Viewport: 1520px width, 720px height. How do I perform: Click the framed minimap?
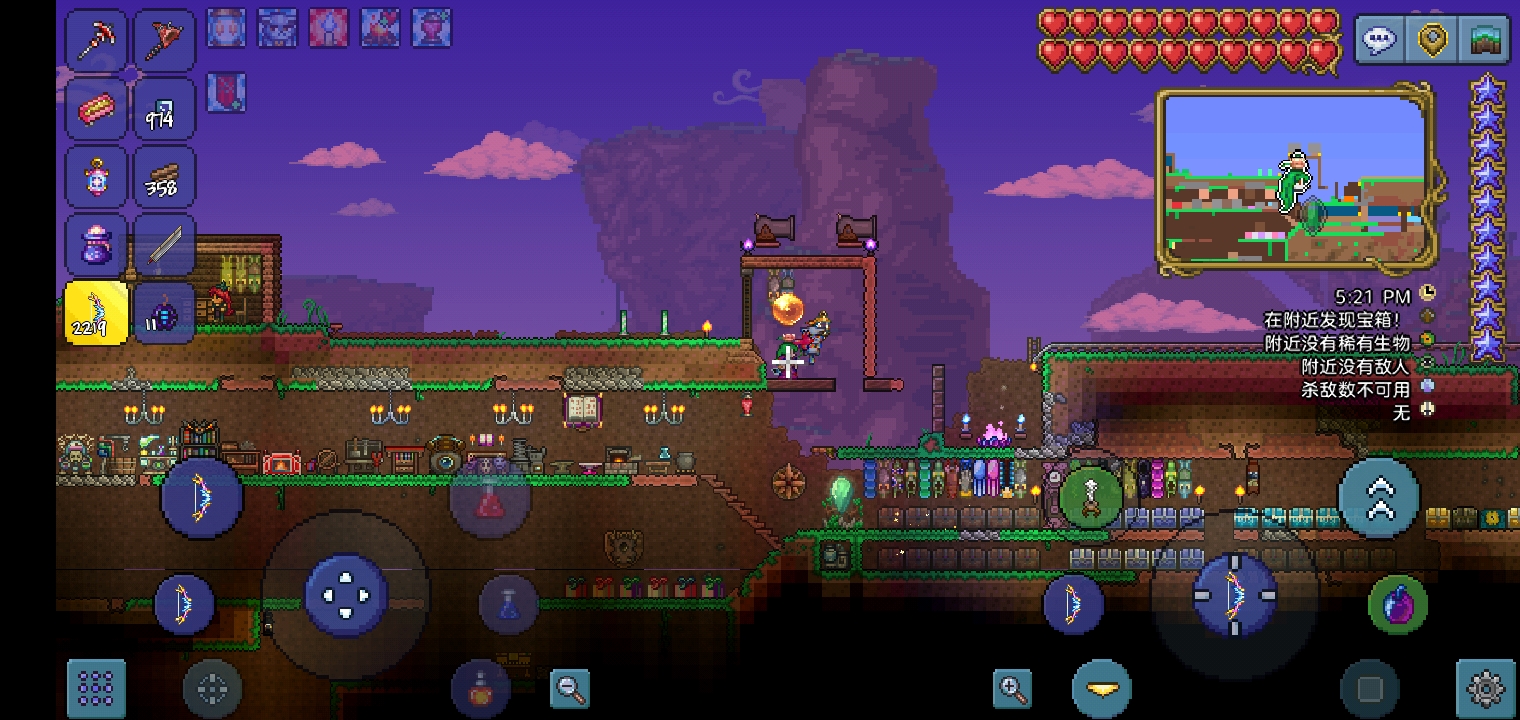tap(1295, 180)
